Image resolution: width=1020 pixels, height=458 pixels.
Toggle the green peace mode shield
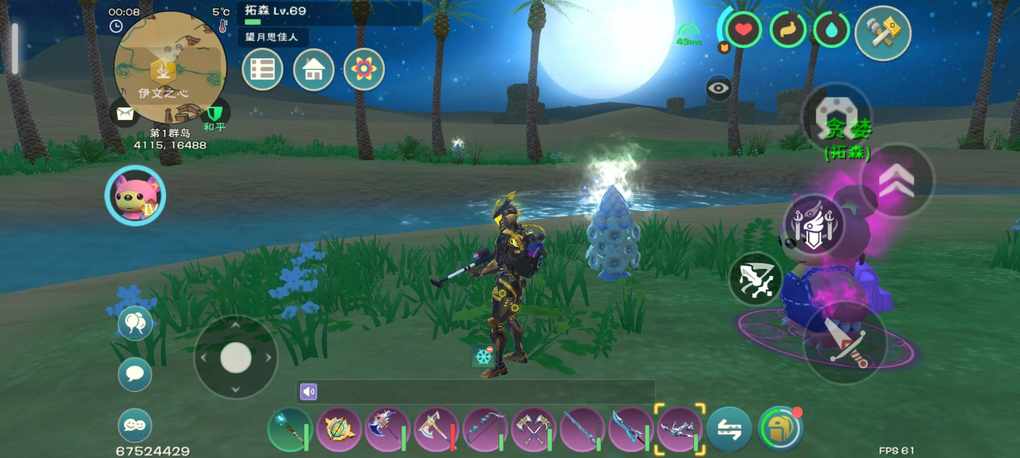(214, 114)
